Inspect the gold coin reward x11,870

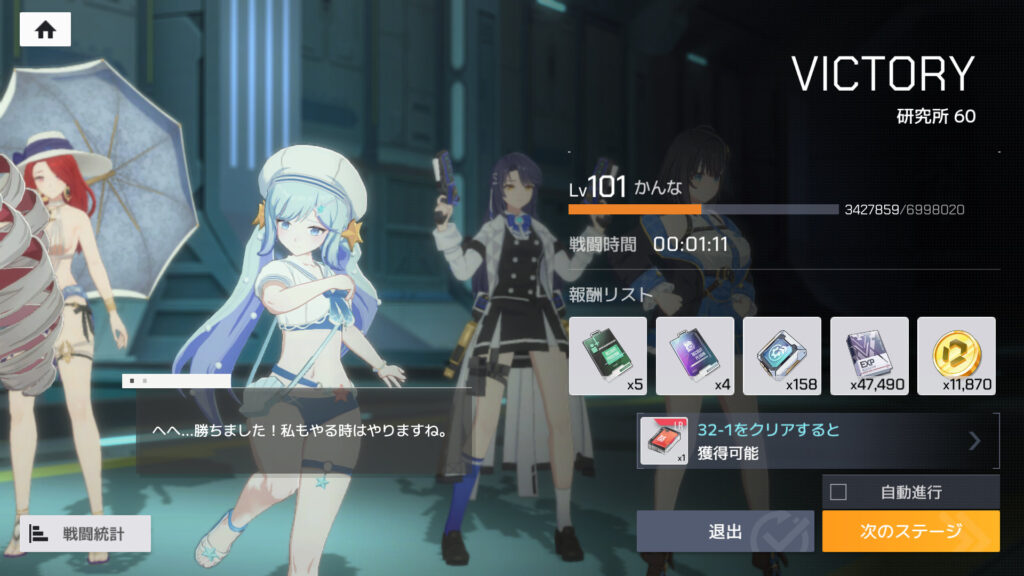[x=956, y=355]
